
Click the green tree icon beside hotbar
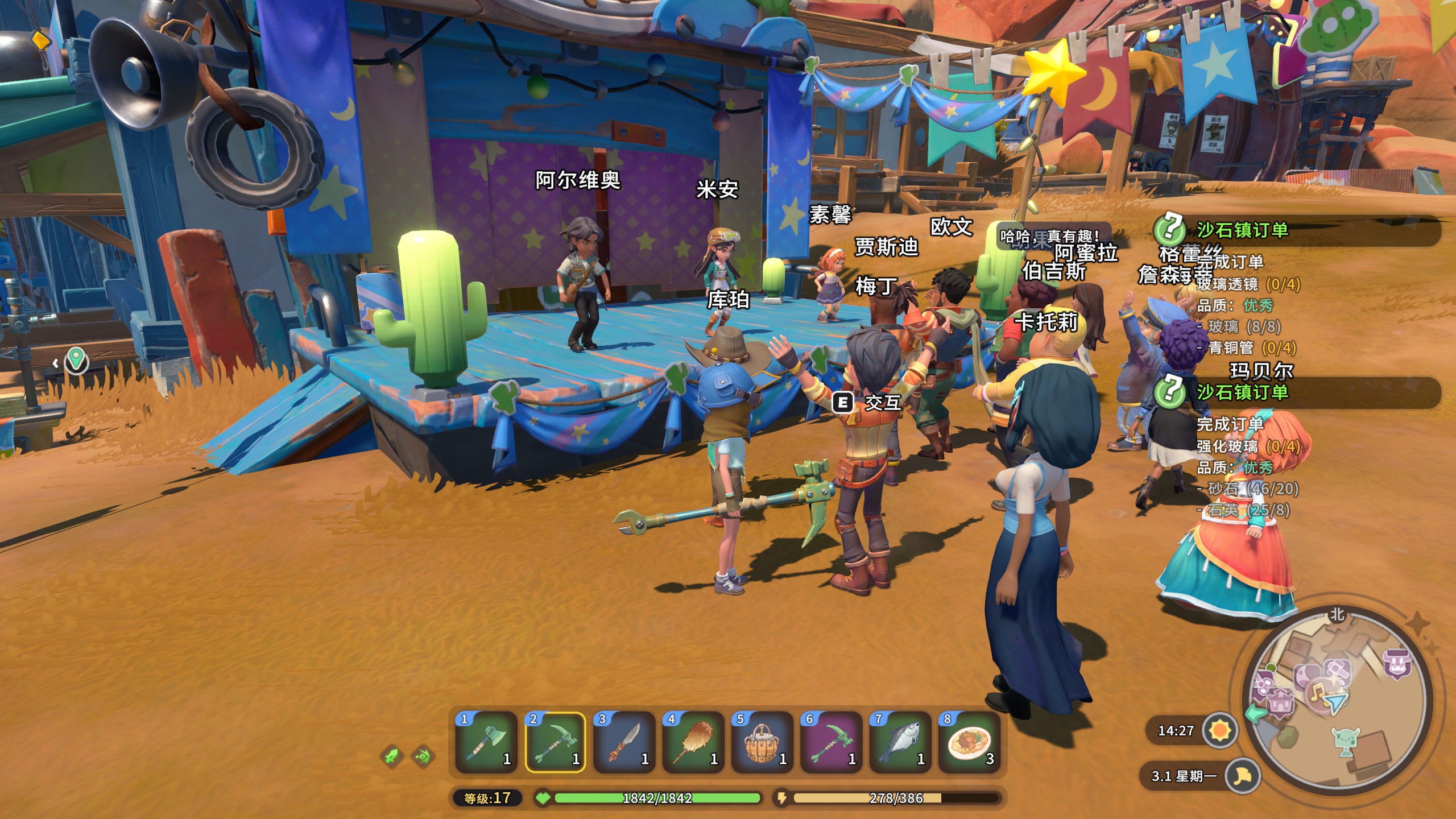[424, 756]
